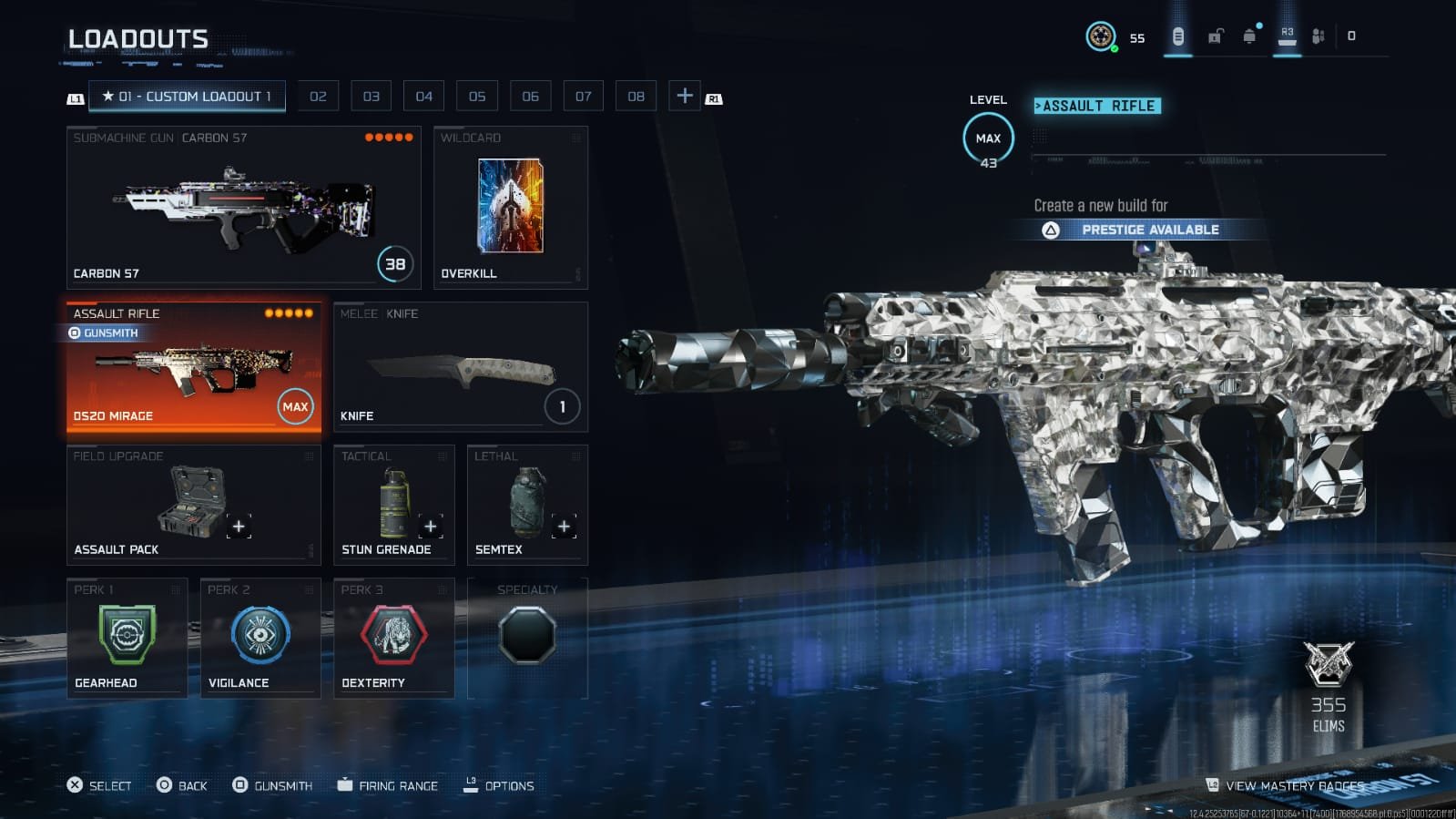Open Firing Range from the bottom bar

(388, 785)
